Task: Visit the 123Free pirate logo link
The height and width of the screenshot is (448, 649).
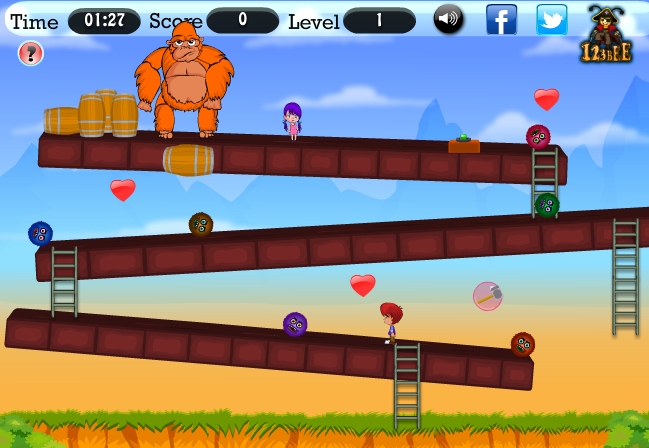Action: point(606,36)
